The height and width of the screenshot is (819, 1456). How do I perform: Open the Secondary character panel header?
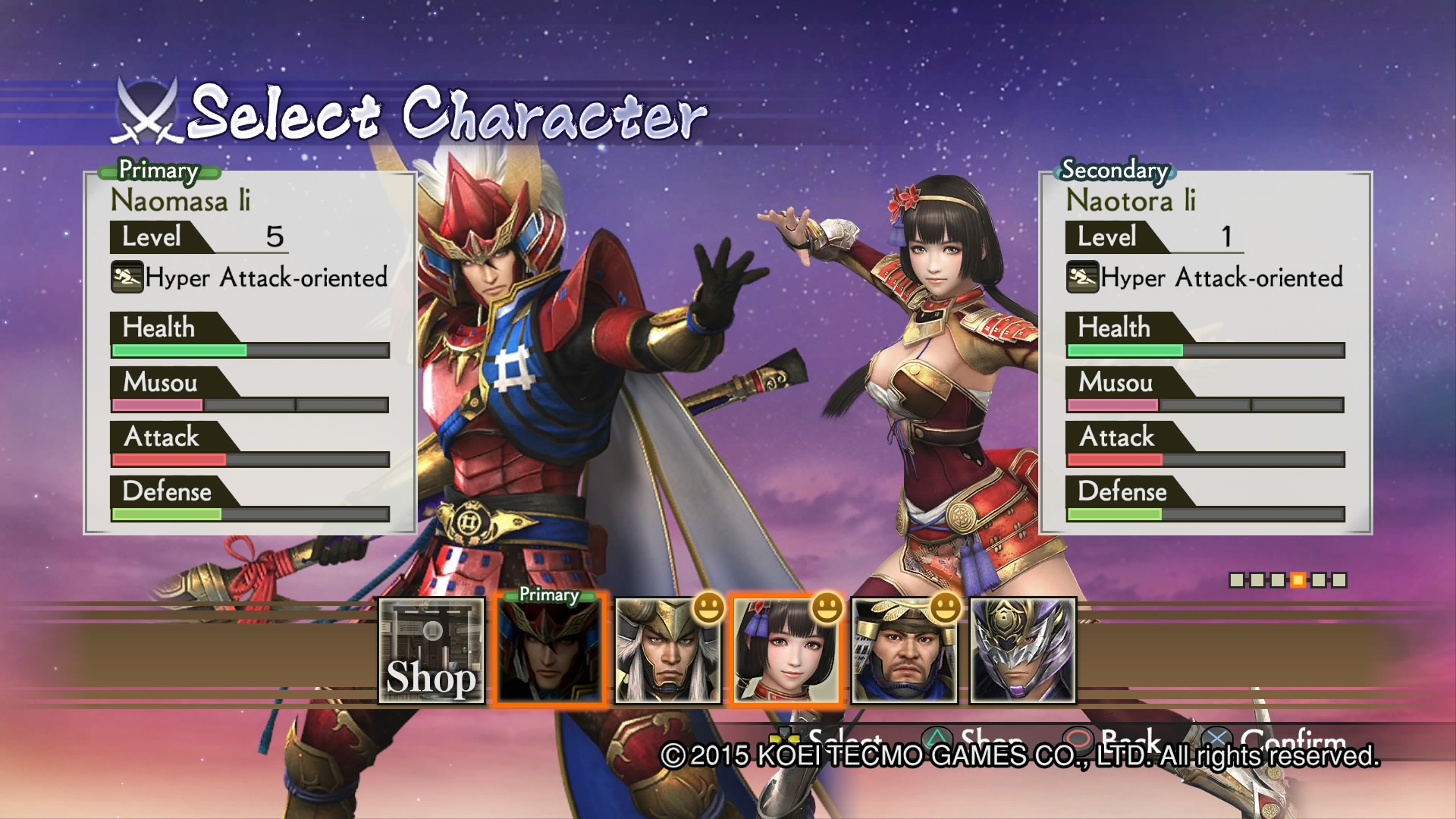coord(1113,170)
